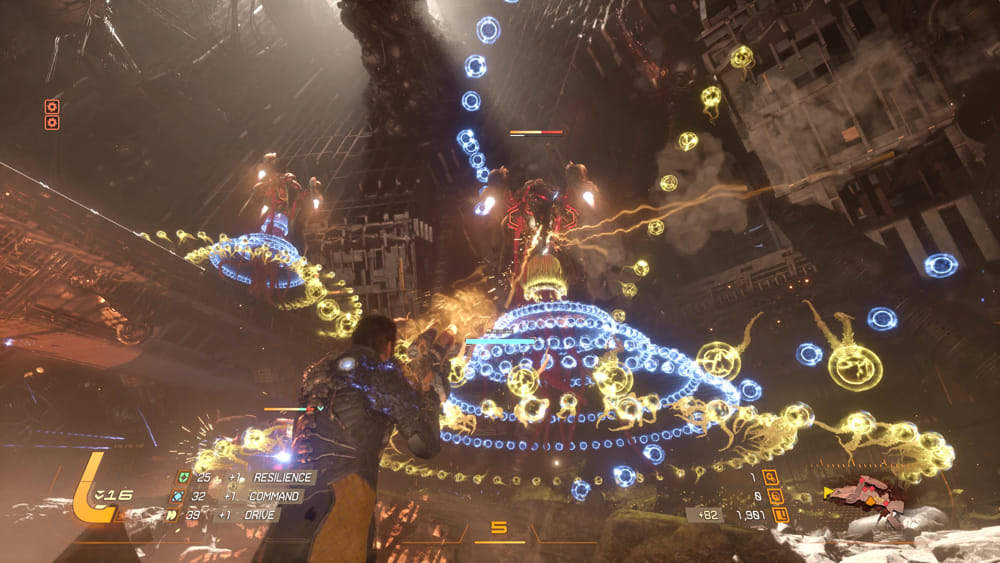Select the orange spiral resource icon
The height and width of the screenshot is (563, 1000).
(x=773, y=496)
